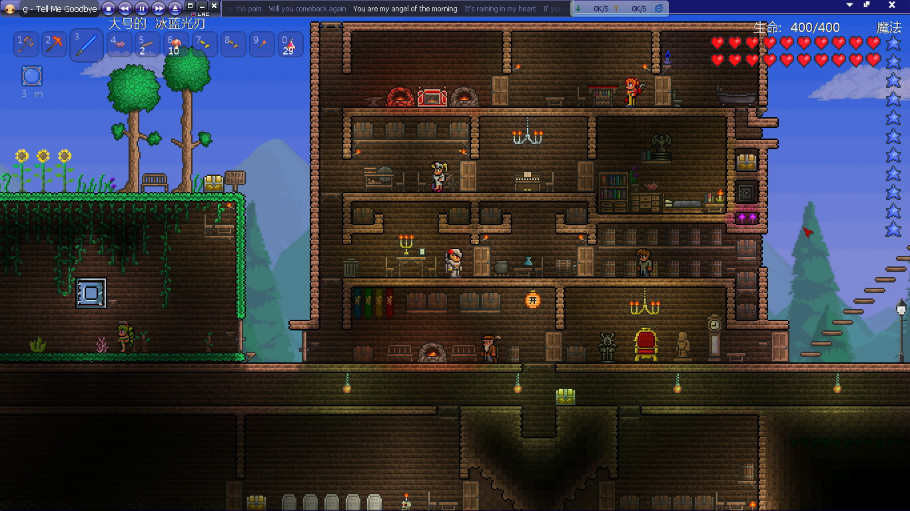Select the torch-like item in slot 9
This screenshot has width=910, height=511.
pyautogui.click(x=261, y=44)
